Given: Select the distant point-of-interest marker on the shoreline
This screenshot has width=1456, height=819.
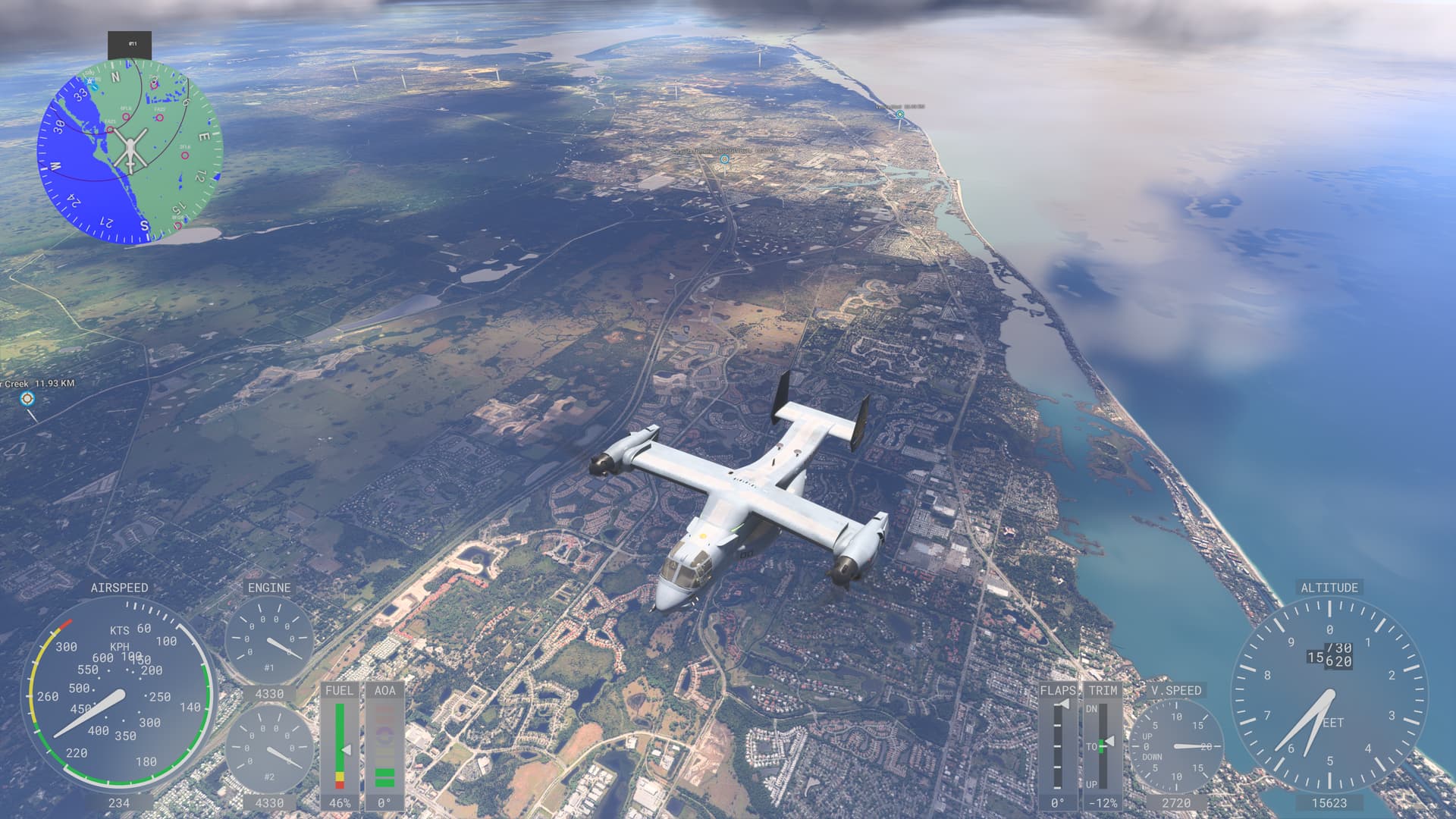Looking at the screenshot, I should coord(900,115).
